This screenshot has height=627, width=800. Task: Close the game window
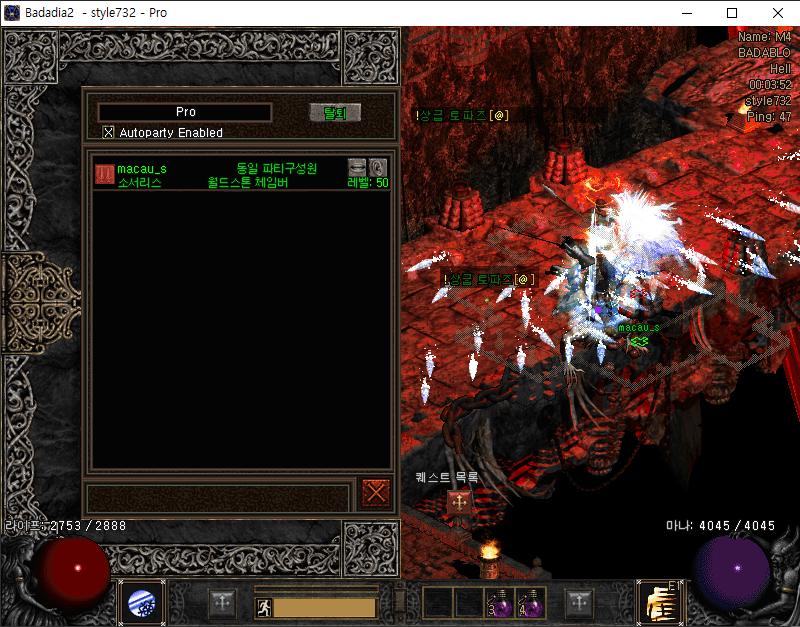click(777, 13)
